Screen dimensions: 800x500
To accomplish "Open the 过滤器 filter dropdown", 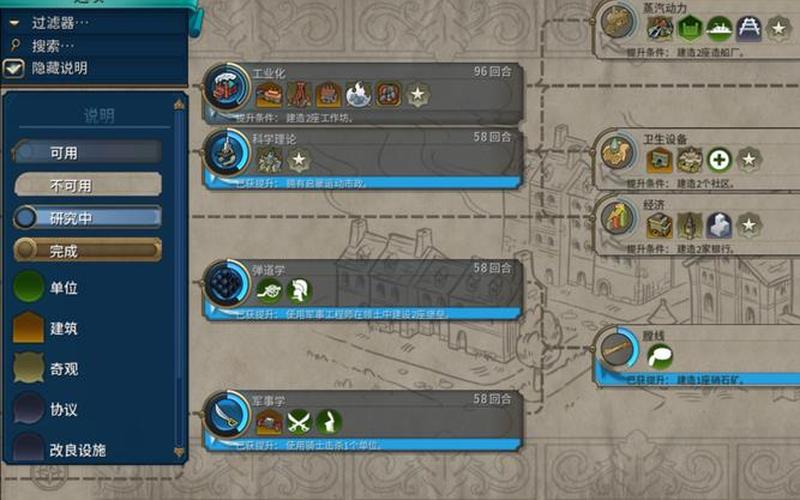I will click(60, 22).
